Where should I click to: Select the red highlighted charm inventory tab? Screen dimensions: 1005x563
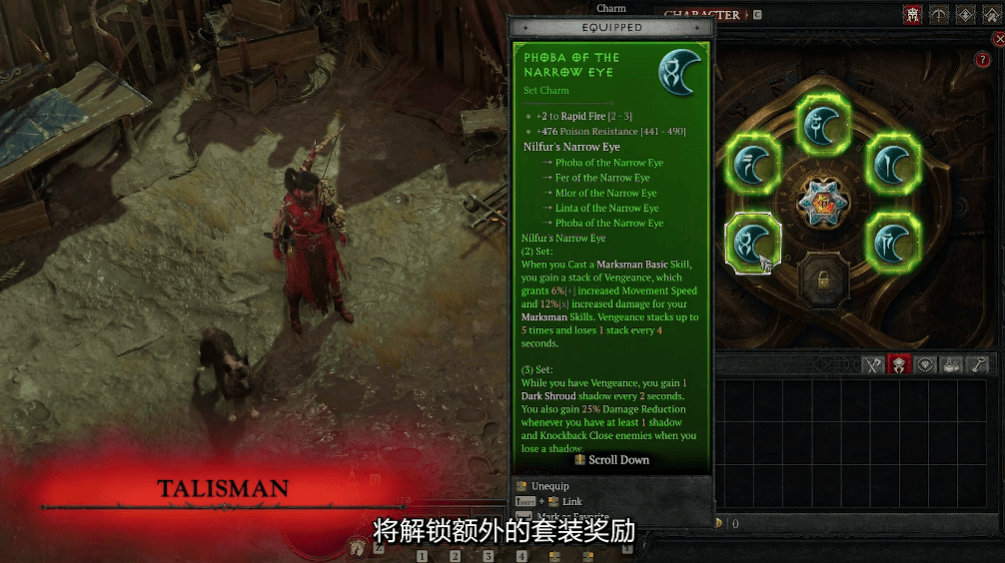[x=899, y=365]
